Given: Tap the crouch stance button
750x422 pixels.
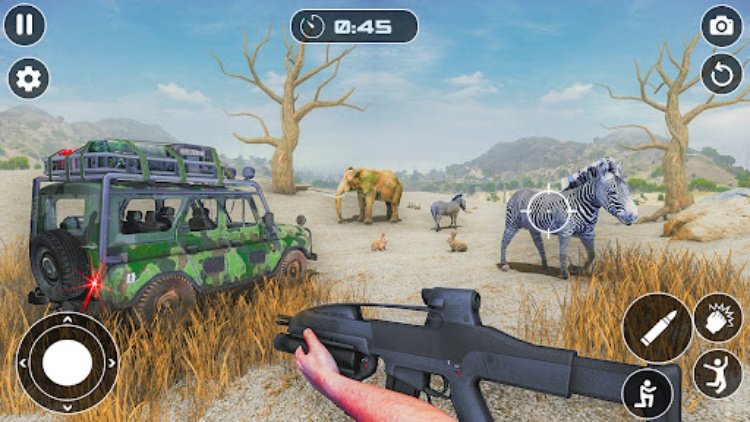Looking at the screenshot, I should click(x=647, y=393).
